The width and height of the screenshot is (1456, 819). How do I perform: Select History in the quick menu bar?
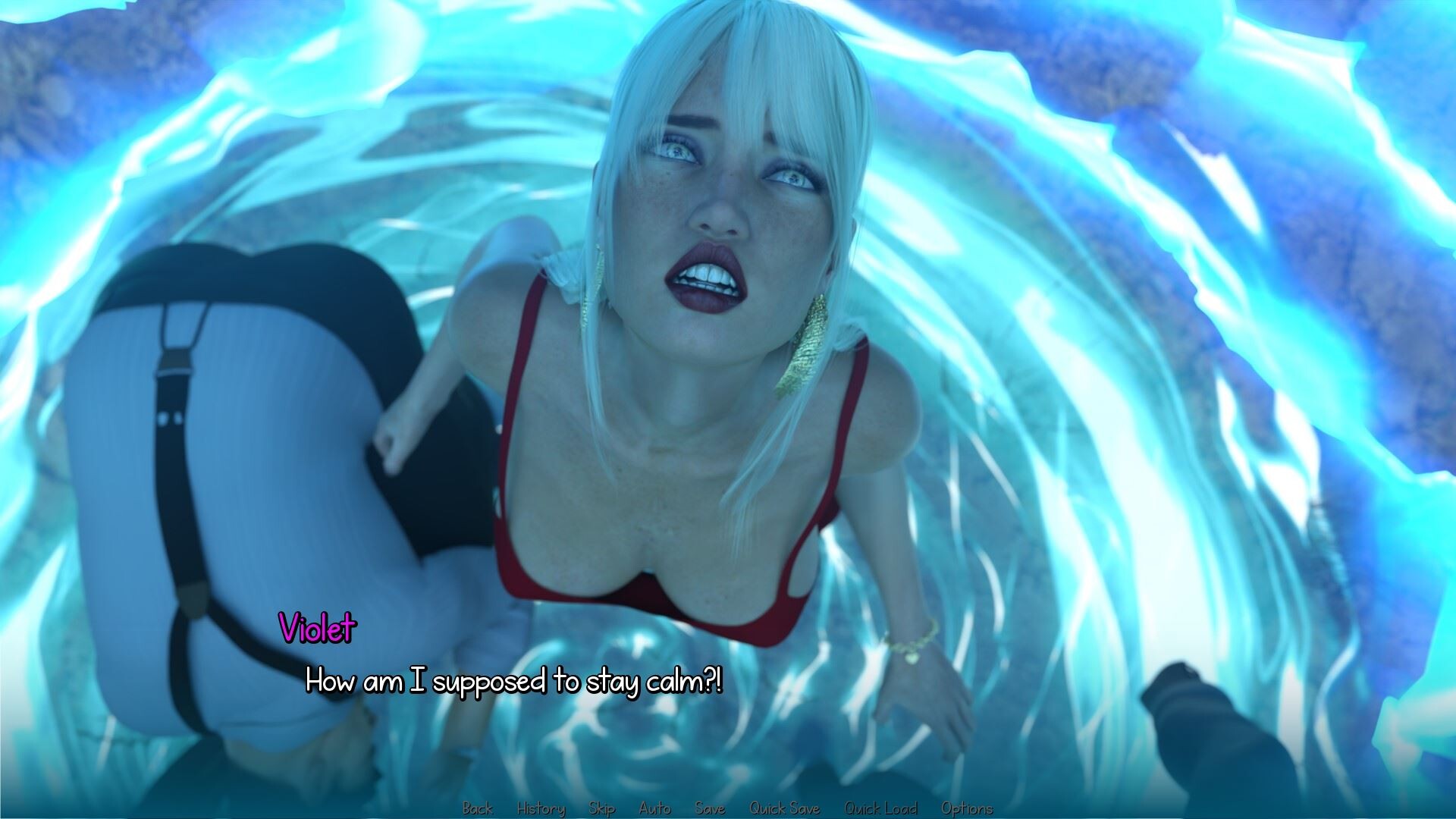(x=541, y=808)
